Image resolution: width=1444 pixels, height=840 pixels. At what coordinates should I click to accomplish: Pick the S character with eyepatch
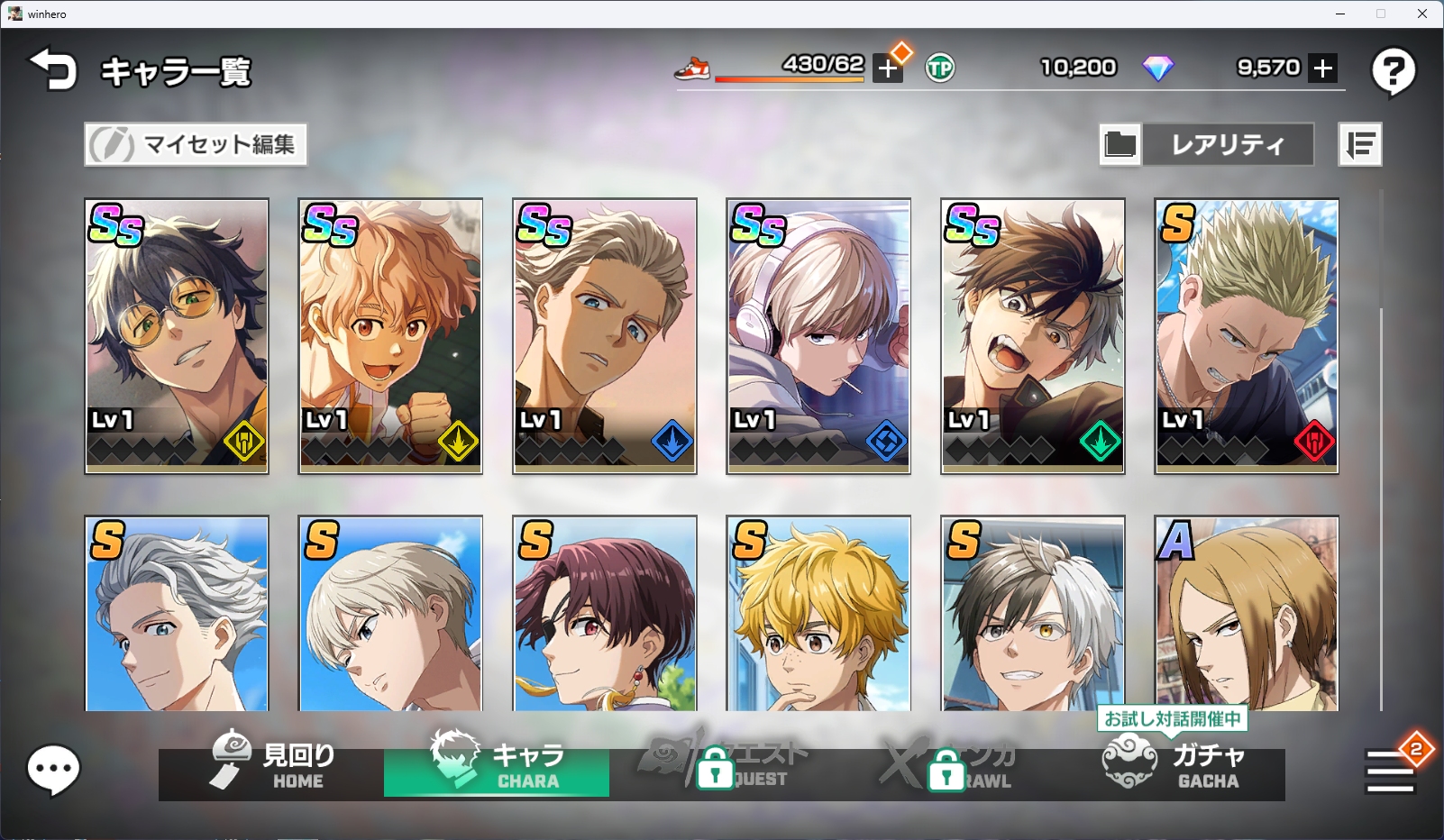[x=605, y=613]
